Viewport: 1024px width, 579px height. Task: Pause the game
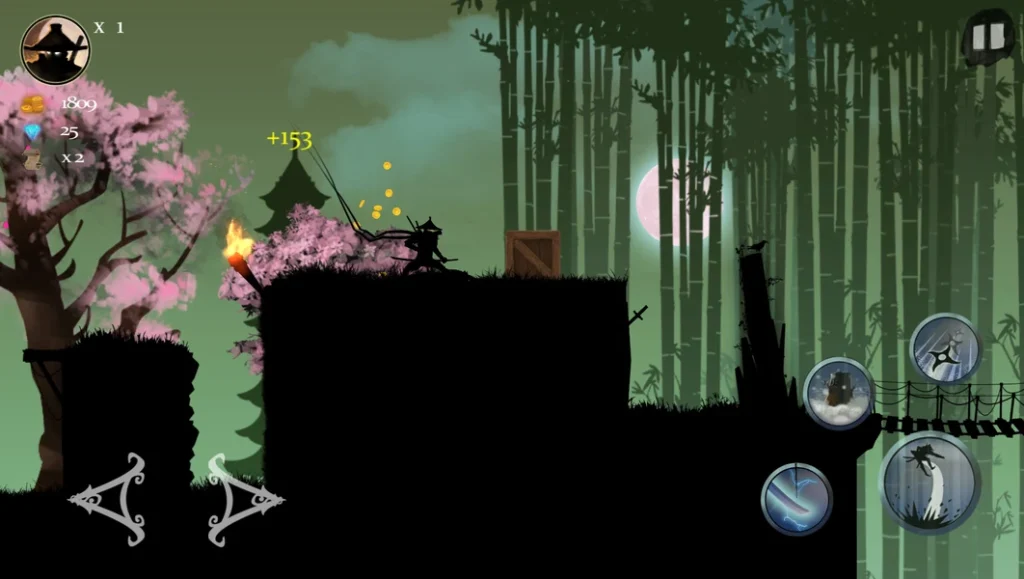(987, 39)
